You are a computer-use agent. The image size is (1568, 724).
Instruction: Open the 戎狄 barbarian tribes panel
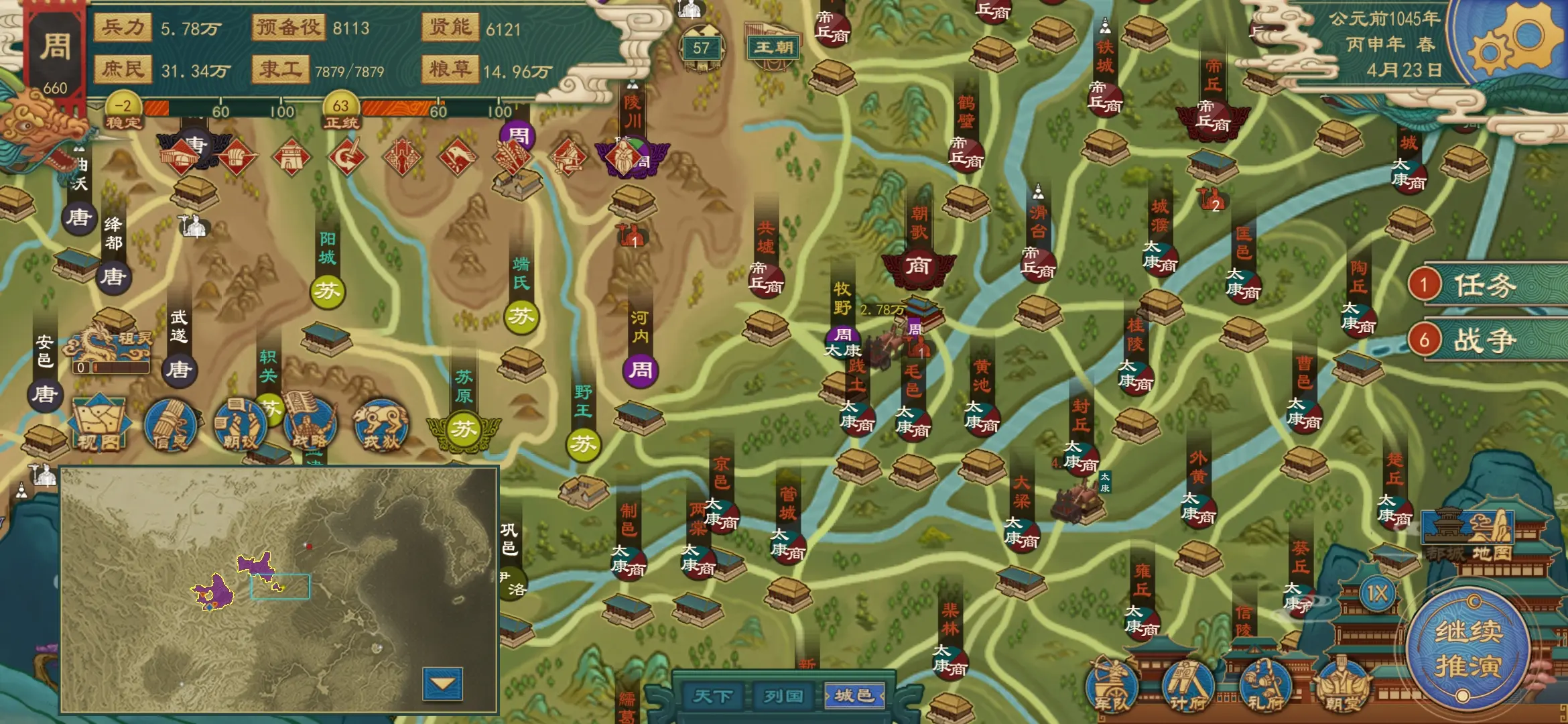click(381, 424)
